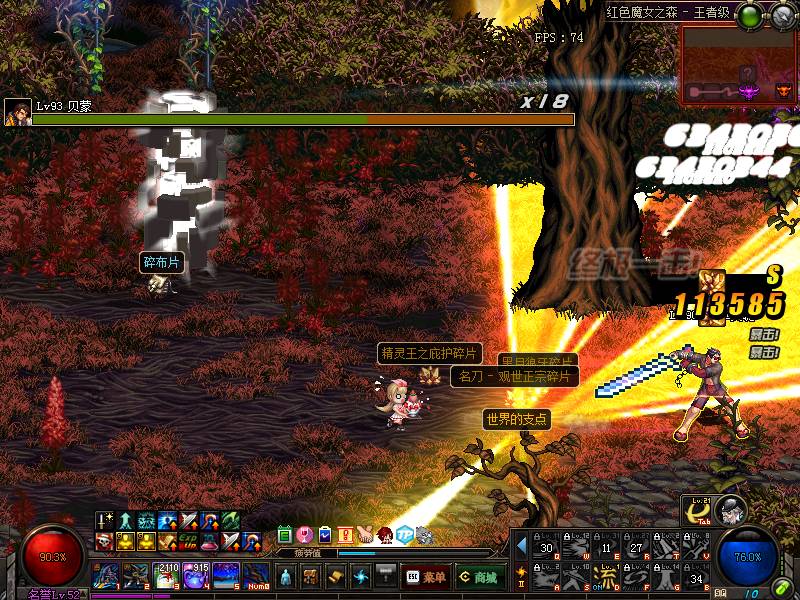
Task: Click the pink wine glass icon
Action: (305, 534)
